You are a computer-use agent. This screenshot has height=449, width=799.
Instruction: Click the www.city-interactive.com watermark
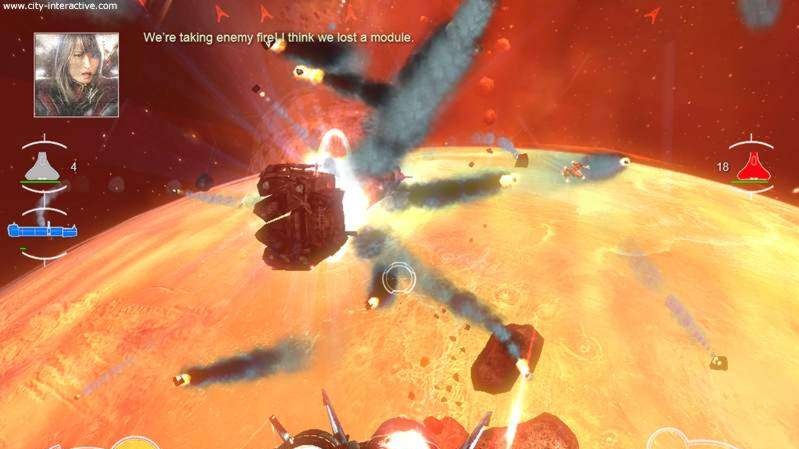[59, 6]
